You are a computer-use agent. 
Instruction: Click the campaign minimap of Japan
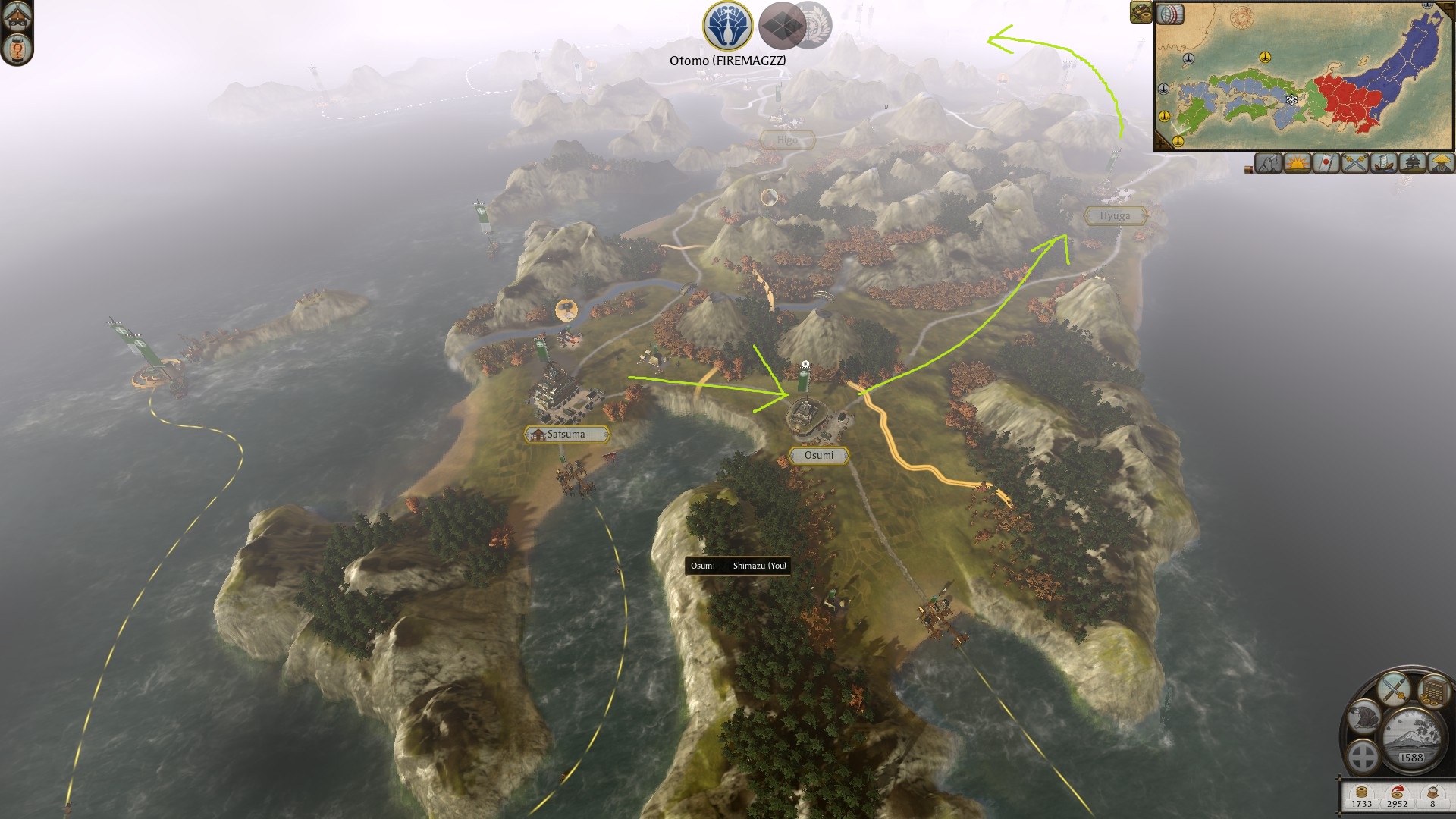coord(1303,76)
